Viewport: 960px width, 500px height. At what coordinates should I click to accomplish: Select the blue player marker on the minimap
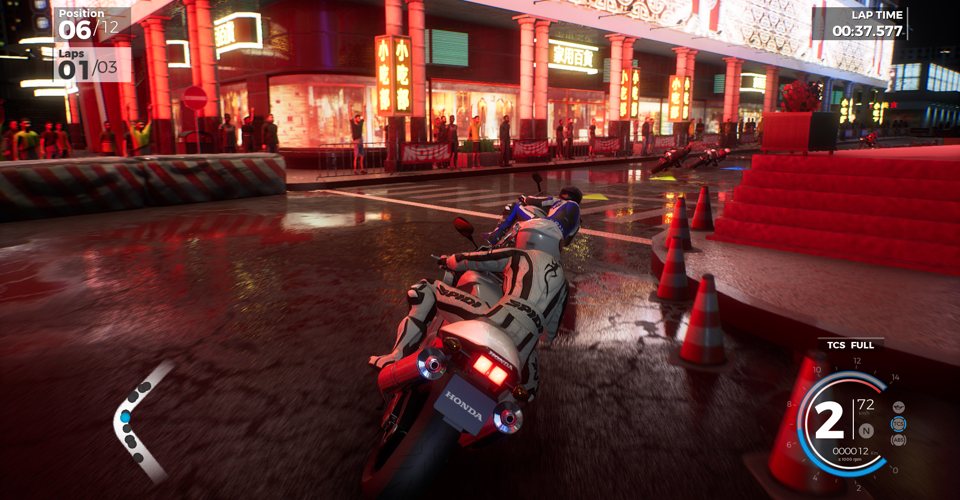(126, 416)
